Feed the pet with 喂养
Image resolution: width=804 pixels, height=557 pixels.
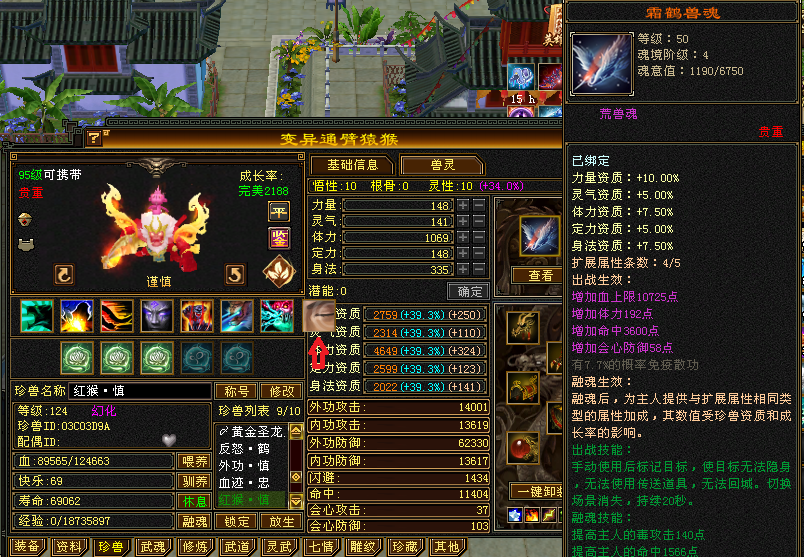point(194,461)
